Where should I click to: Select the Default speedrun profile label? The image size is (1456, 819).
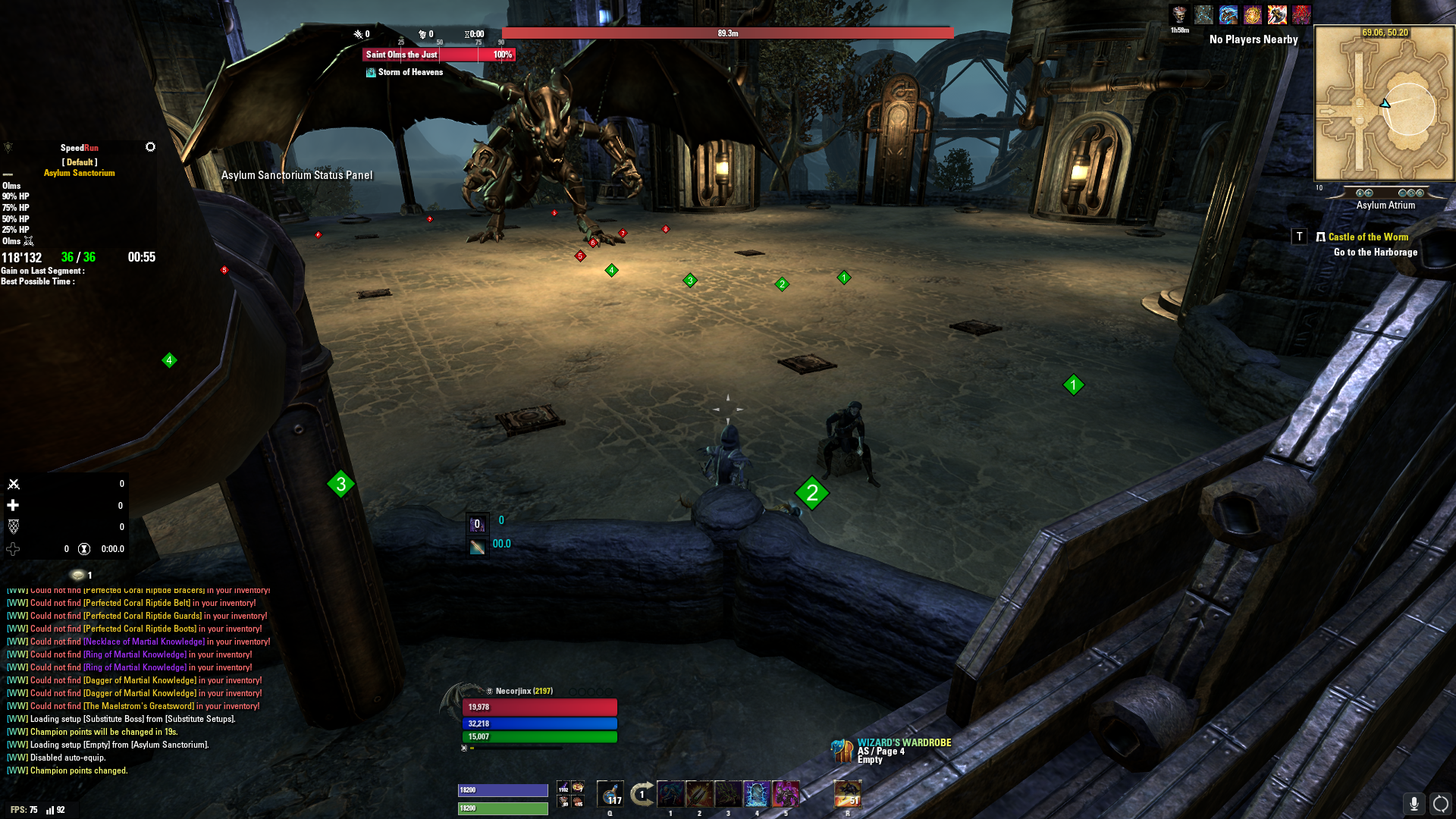tap(80, 162)
